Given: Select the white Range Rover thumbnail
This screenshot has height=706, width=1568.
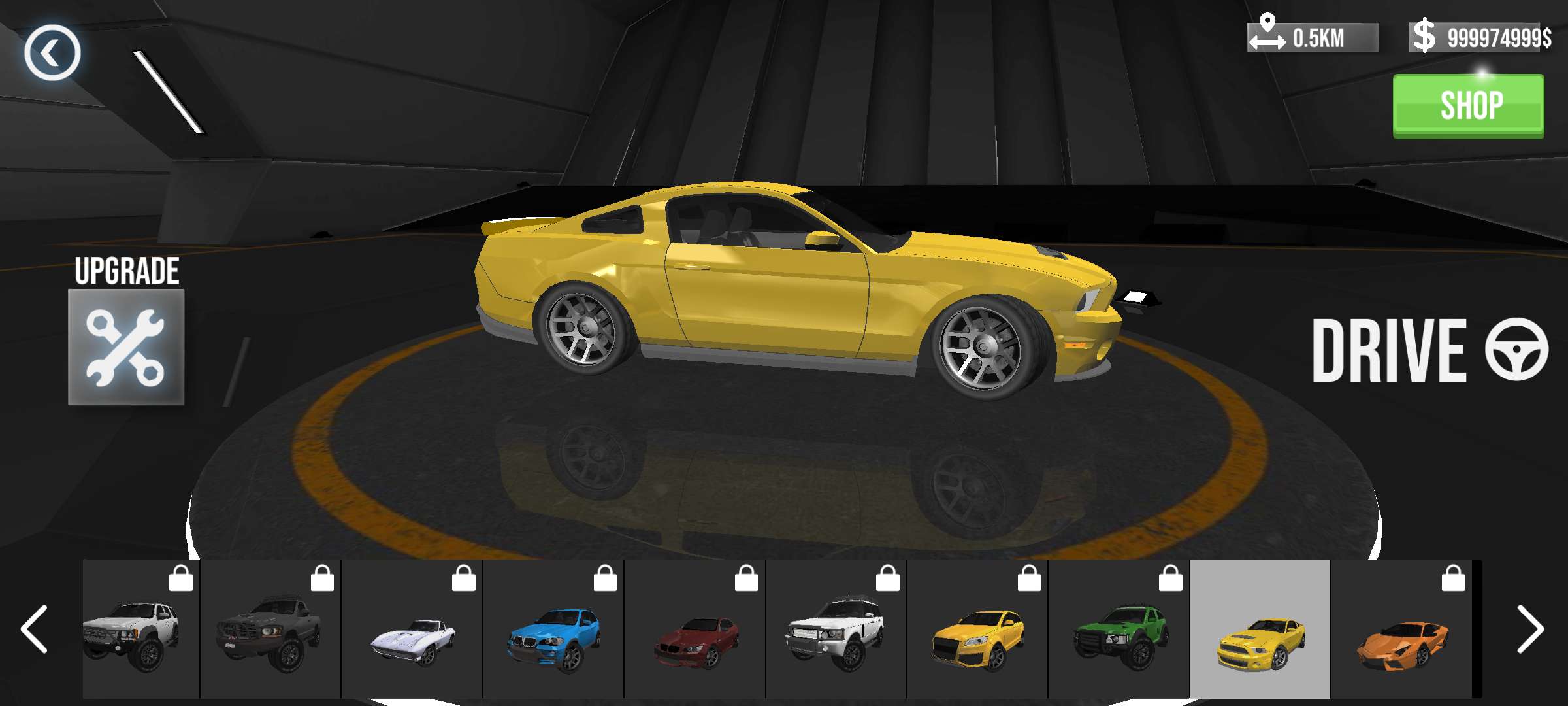Looking at the screenshot, I should click(836, 630).
